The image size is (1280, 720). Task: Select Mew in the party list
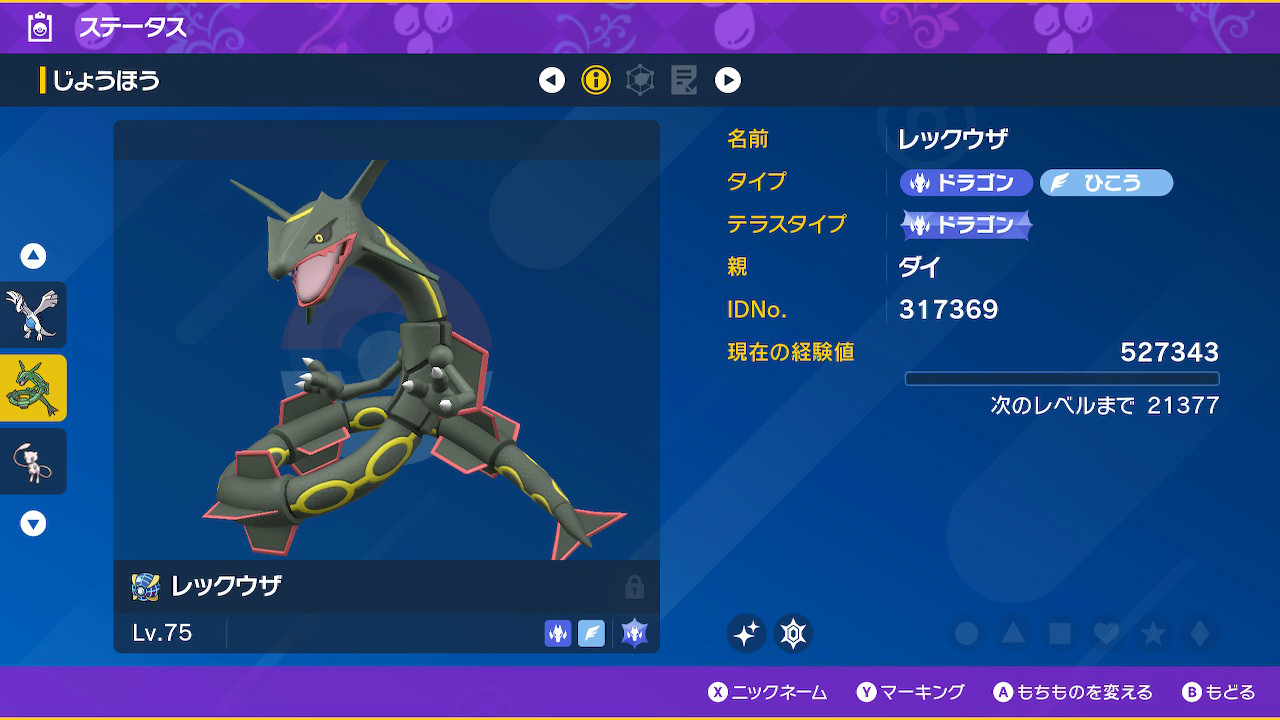click(33, 461)
